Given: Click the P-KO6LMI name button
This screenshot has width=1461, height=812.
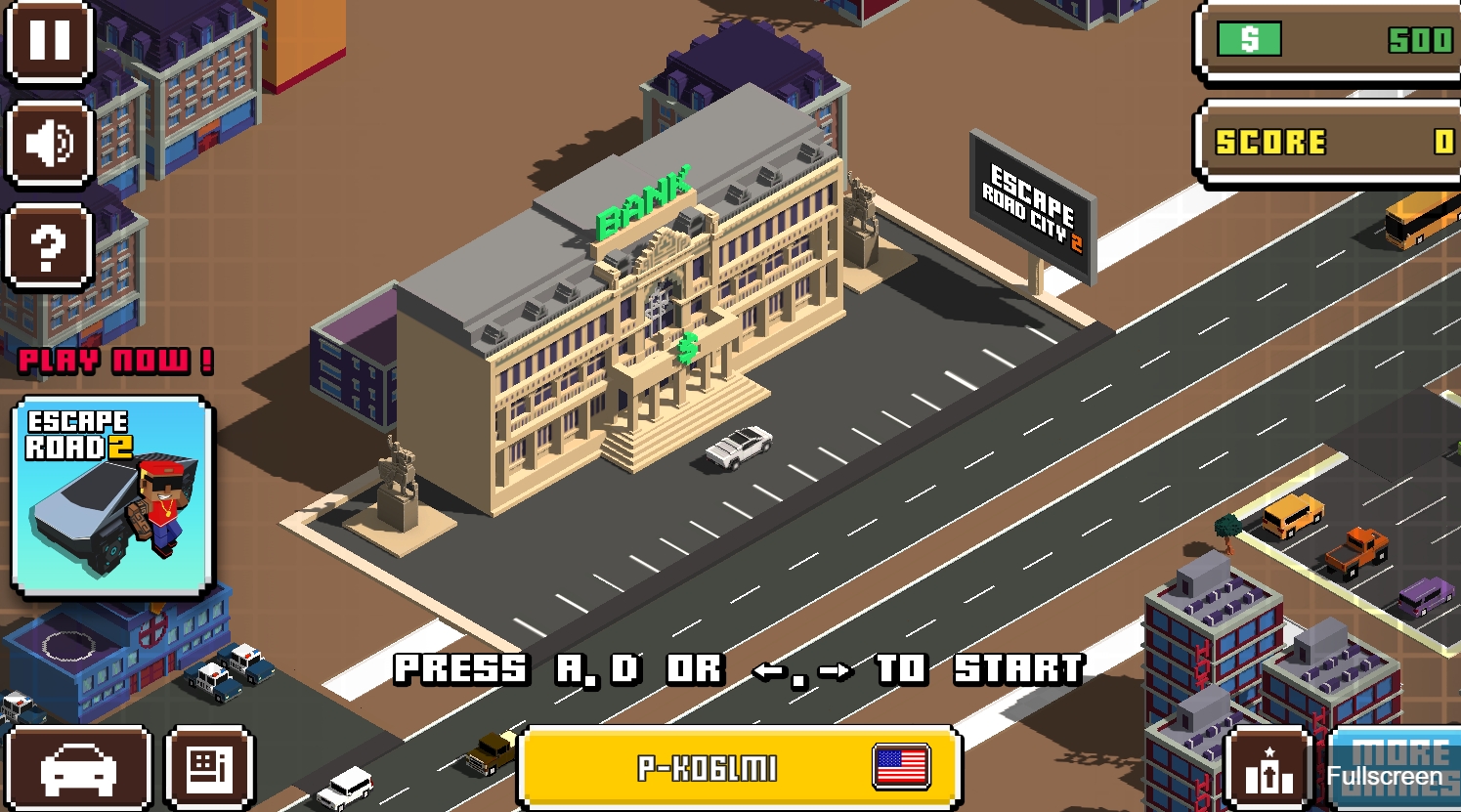Looking at the screenshot, I should [x=739, y=768].
